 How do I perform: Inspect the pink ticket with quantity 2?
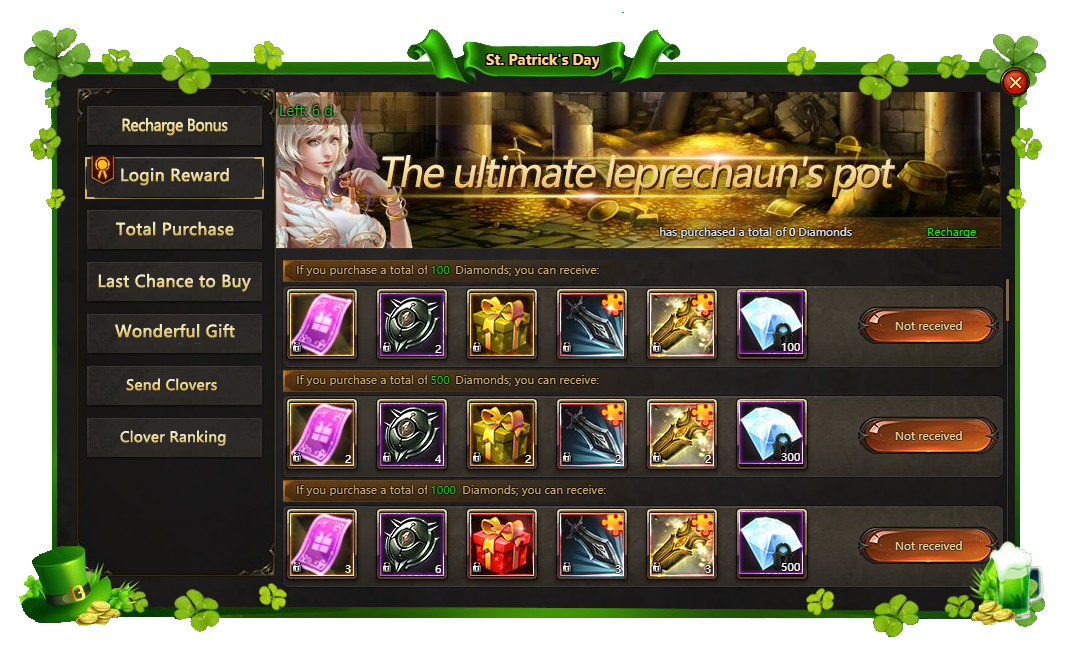pyautogui.click(x=322, y=434)
